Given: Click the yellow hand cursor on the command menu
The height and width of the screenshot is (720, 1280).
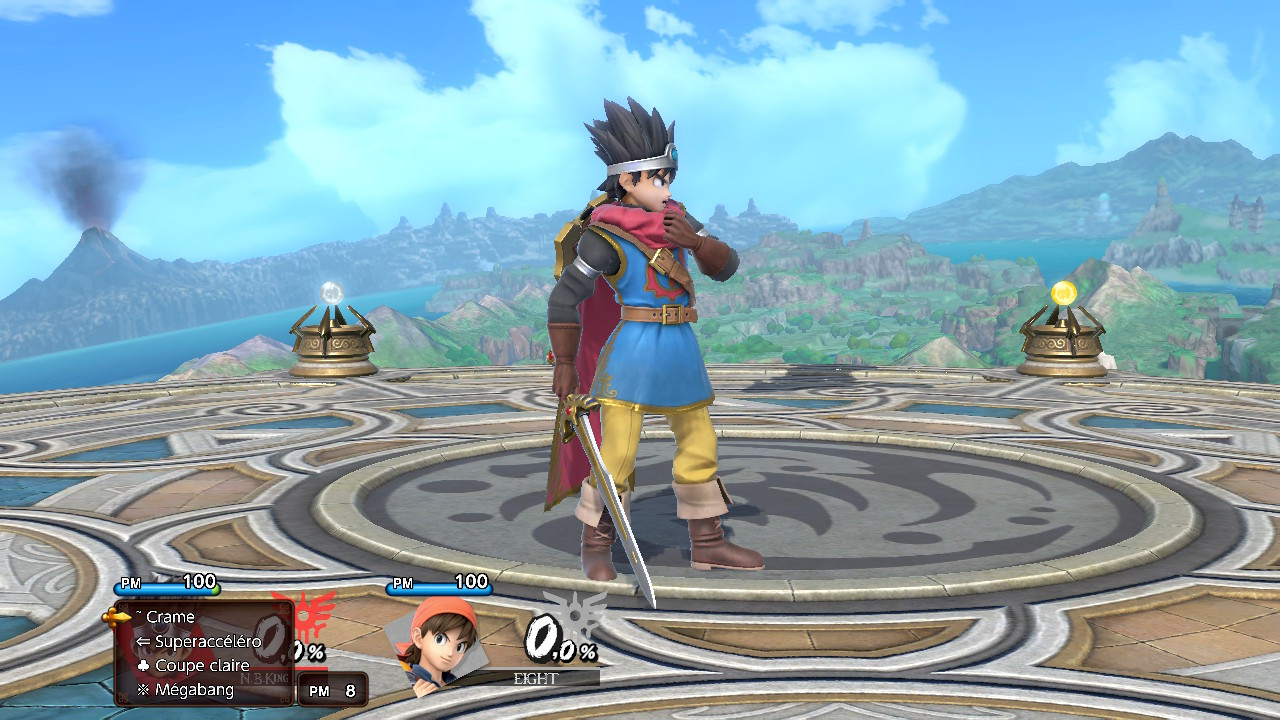Looking at the screenshot, I should (x=114, y=617).
